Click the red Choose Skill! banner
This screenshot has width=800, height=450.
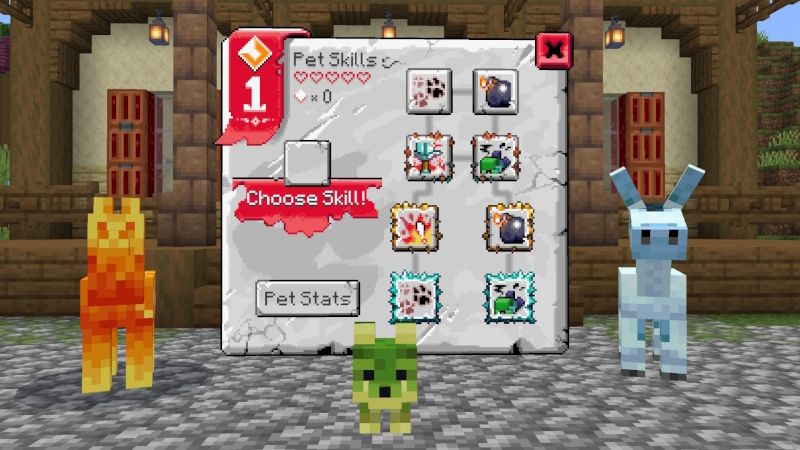(x=306, y=198)
